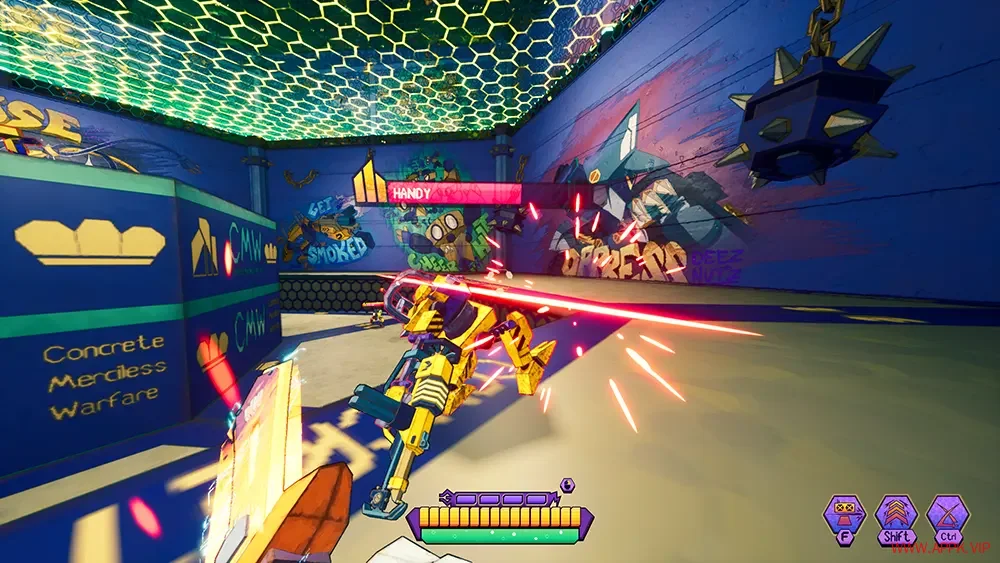This screenshot has height=563, width=1000.
Task: Use the crossed-blades ability icon
Action: click(x=947, y=516)
